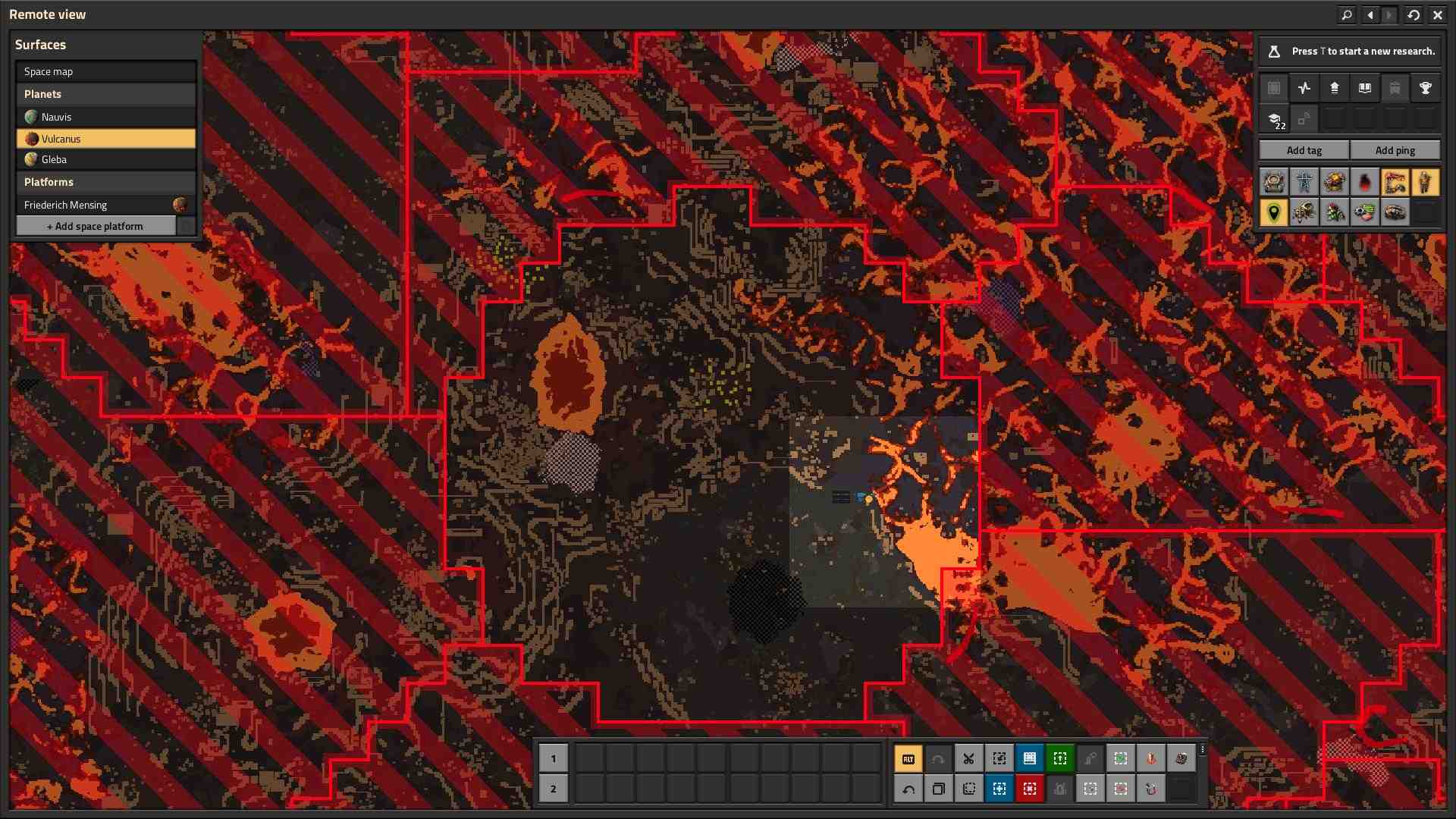1456x819 pixels.
Task: Select the scissors cut tool
Action: tap(968, 758)
